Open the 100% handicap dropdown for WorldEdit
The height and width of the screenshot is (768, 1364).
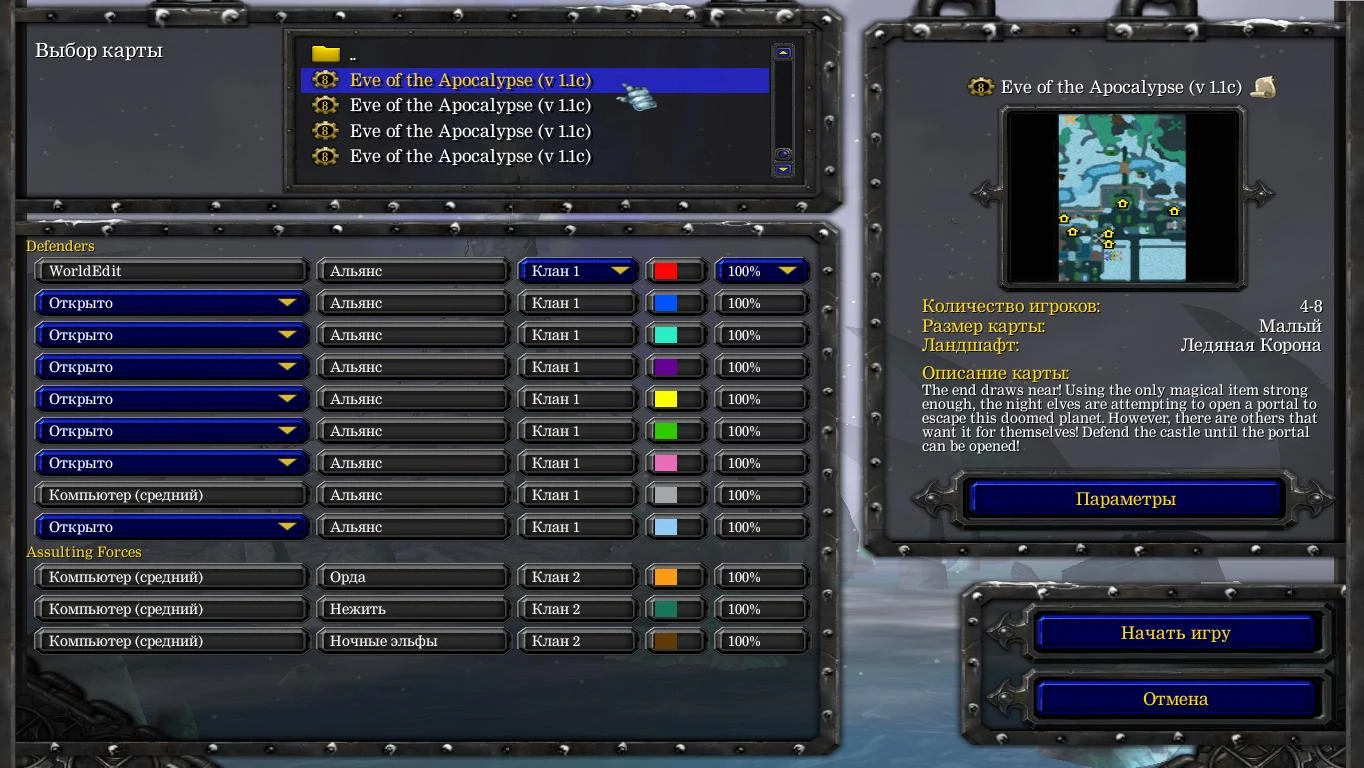pos(762,270)
